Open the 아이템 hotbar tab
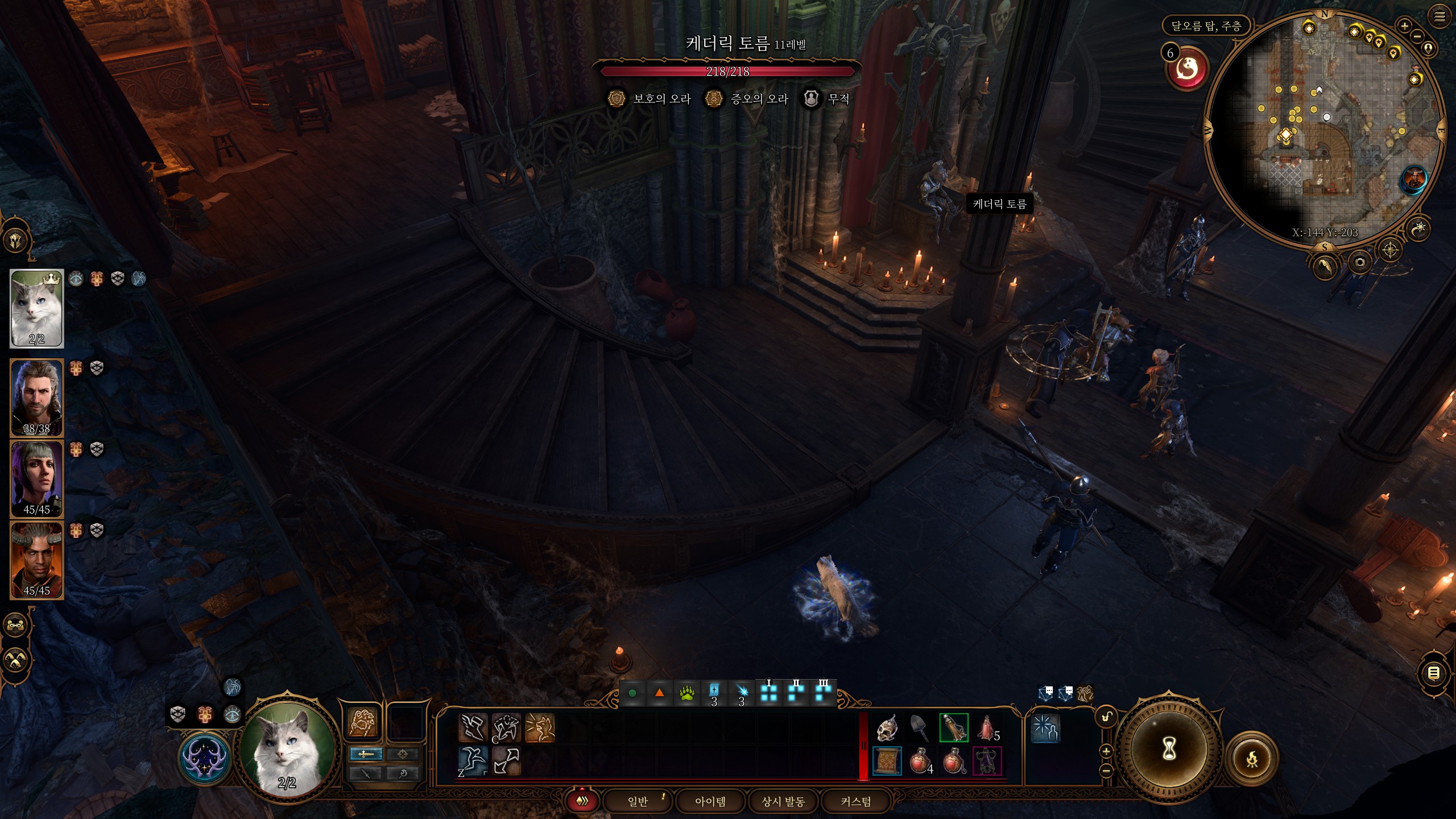Viewport: 1456px width, 819px height. point(710,801)
